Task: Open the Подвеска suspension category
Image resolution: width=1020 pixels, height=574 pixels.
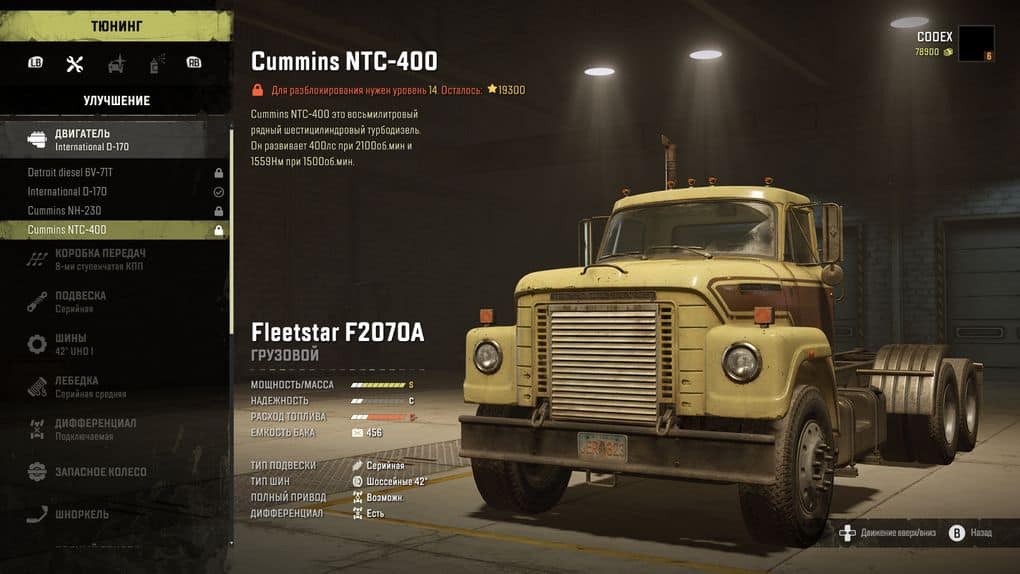Action: click(x=114, y=301)
